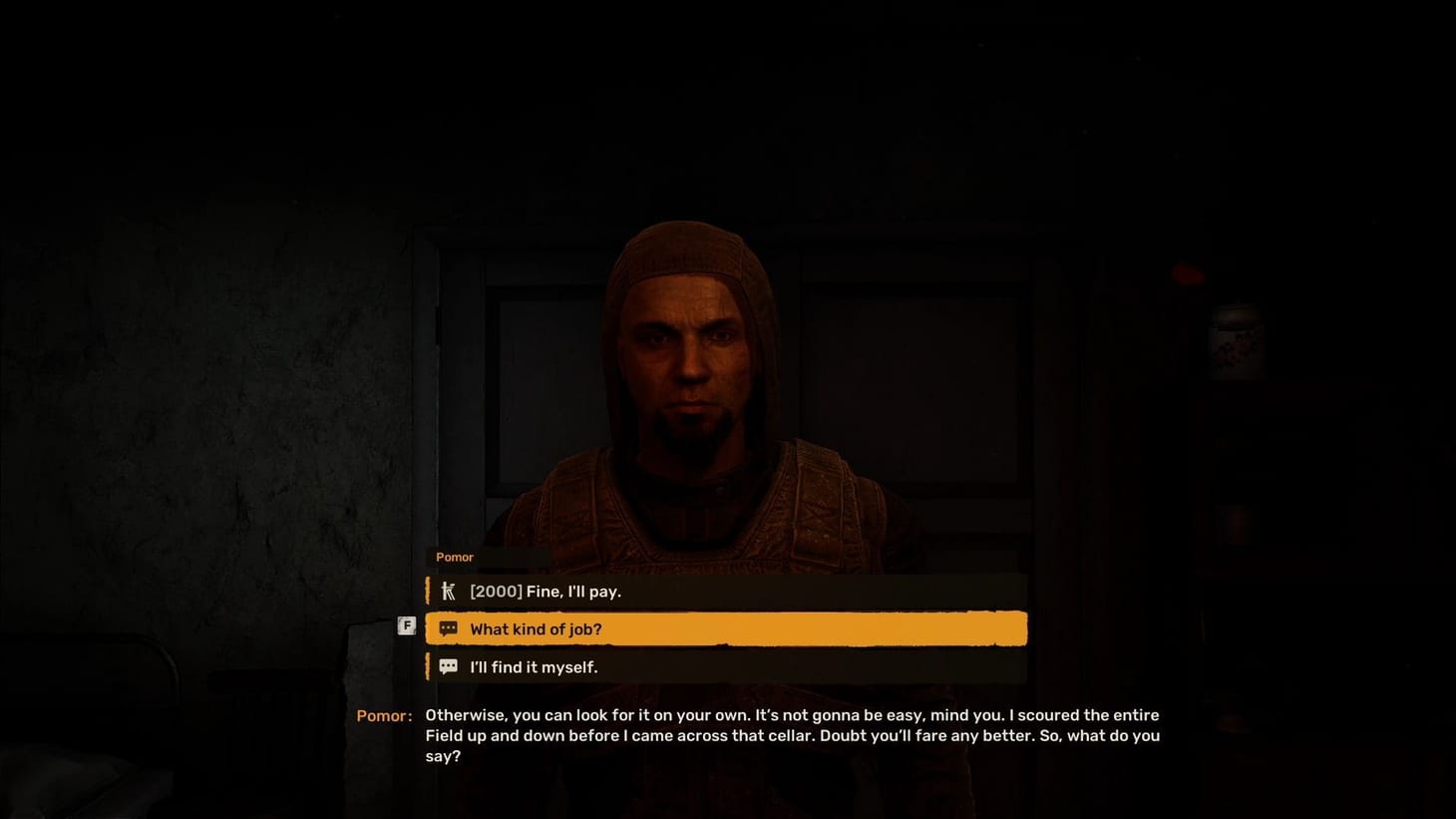Click the orange bar next to 'I'll find it myself.'
Image resolution: width=1456 pixels, height=819 pixels.
(429, 666)
